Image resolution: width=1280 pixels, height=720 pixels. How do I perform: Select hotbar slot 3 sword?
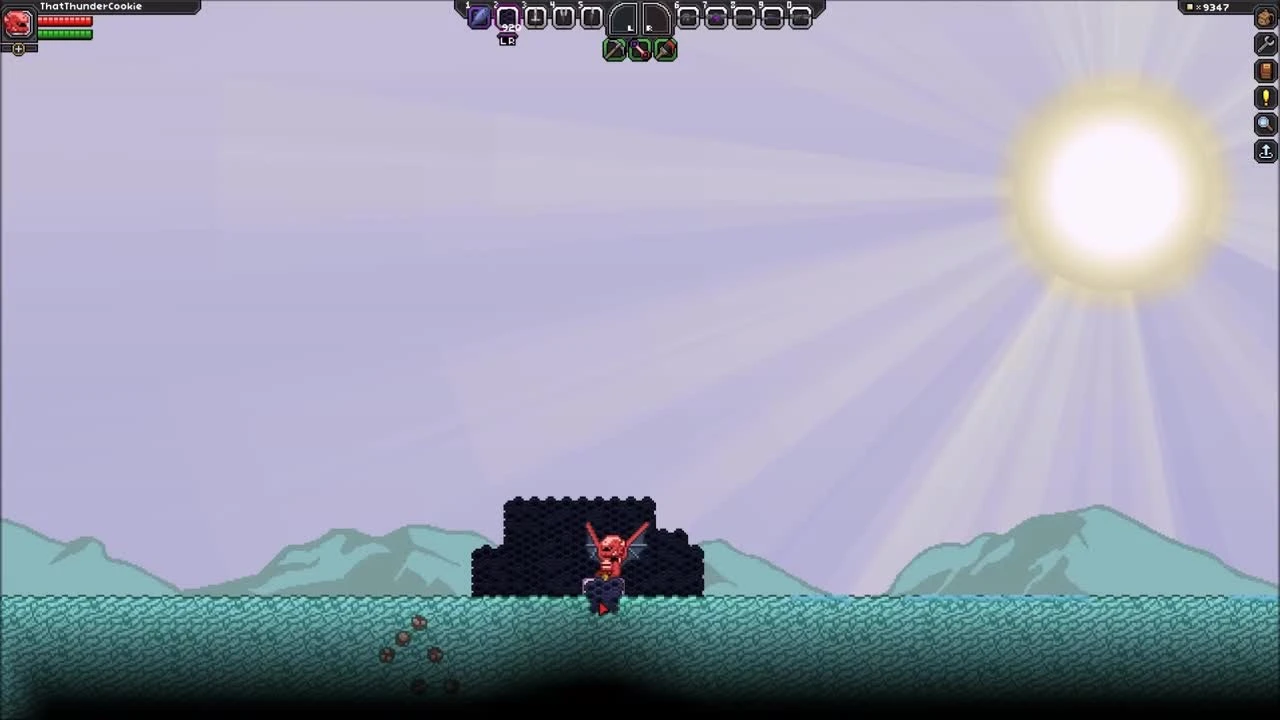point(535,17)
